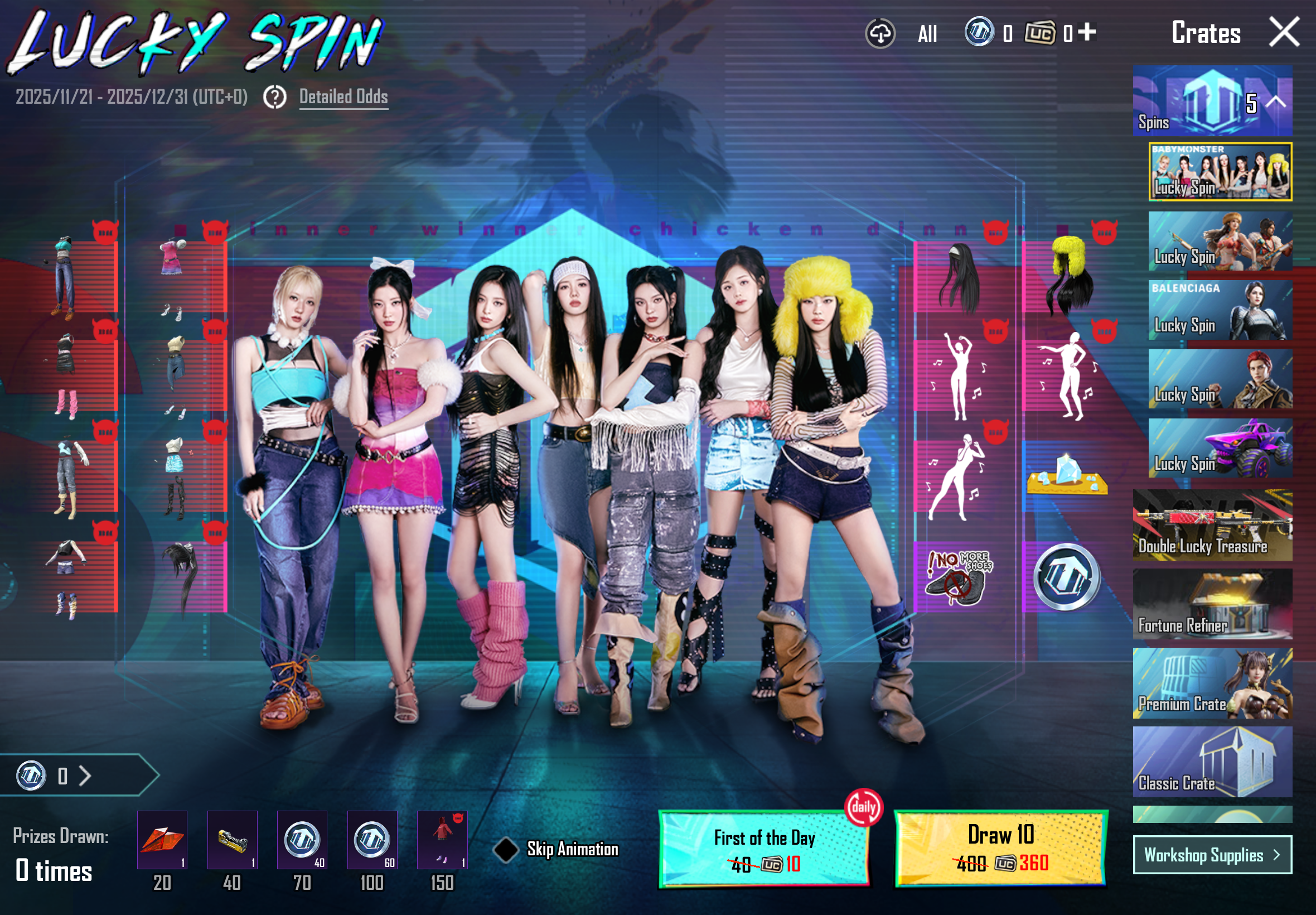1316x915 pixels.
Task: Select the No More Shoes prize
Action: [x=959, y=576]
